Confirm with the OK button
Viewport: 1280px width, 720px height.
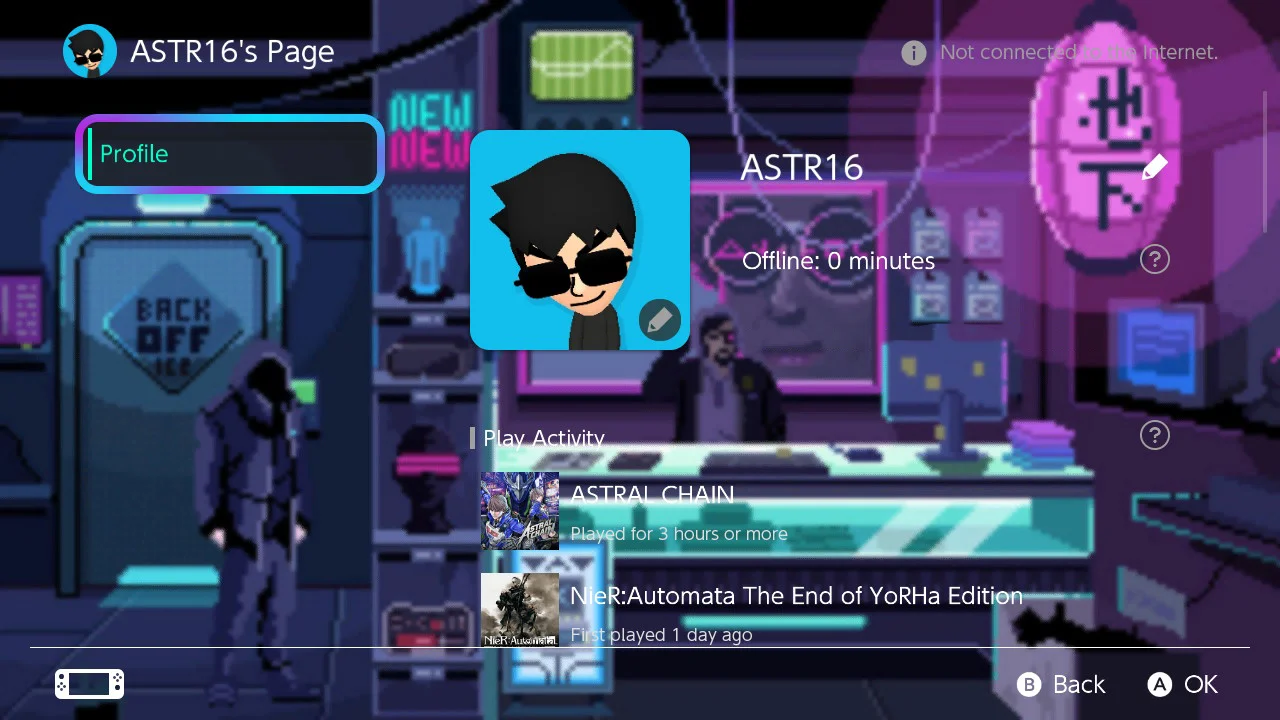pyautogui.click(x=1183, y=684)
